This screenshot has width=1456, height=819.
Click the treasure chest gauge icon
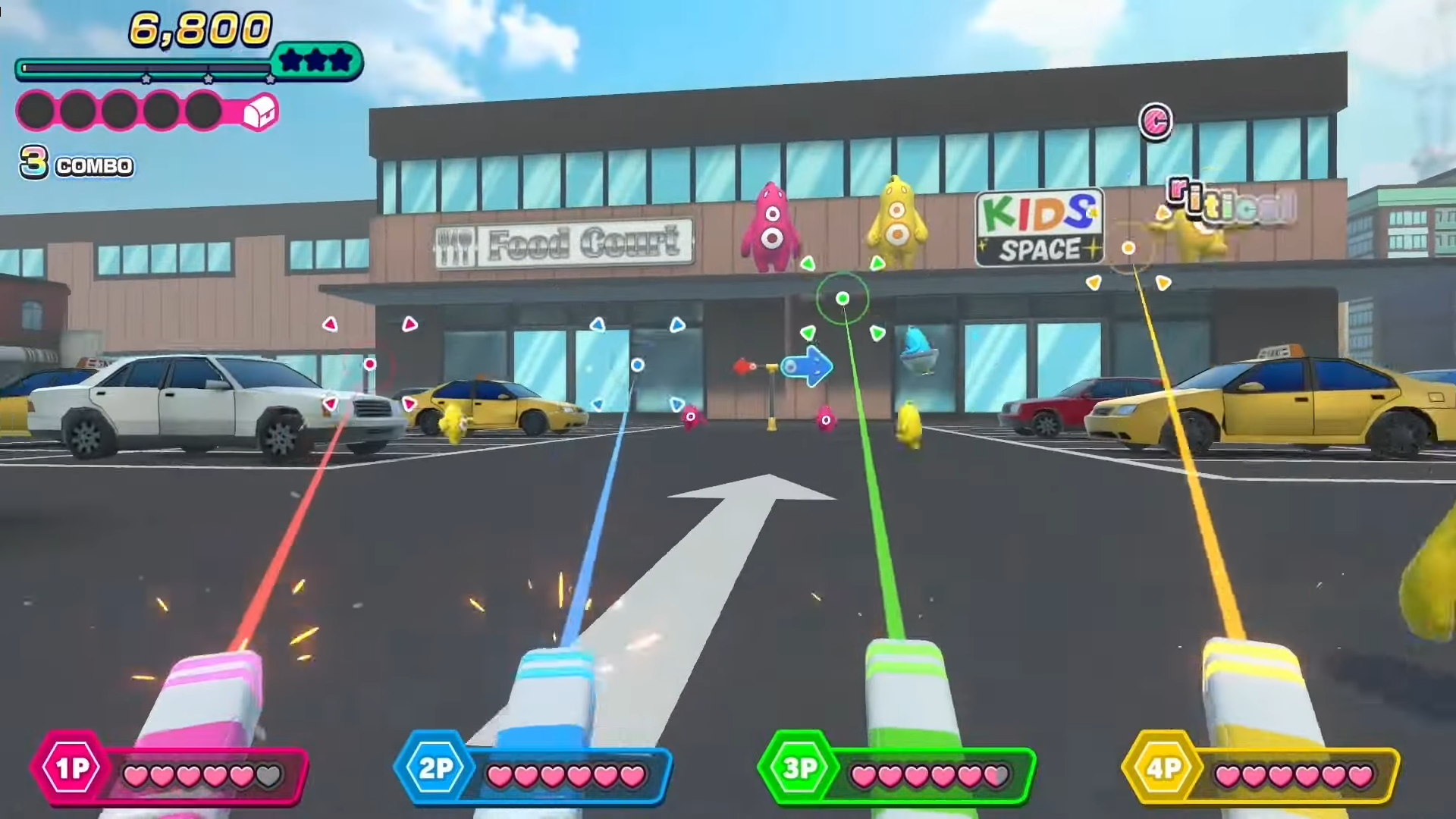coord(259,113)
